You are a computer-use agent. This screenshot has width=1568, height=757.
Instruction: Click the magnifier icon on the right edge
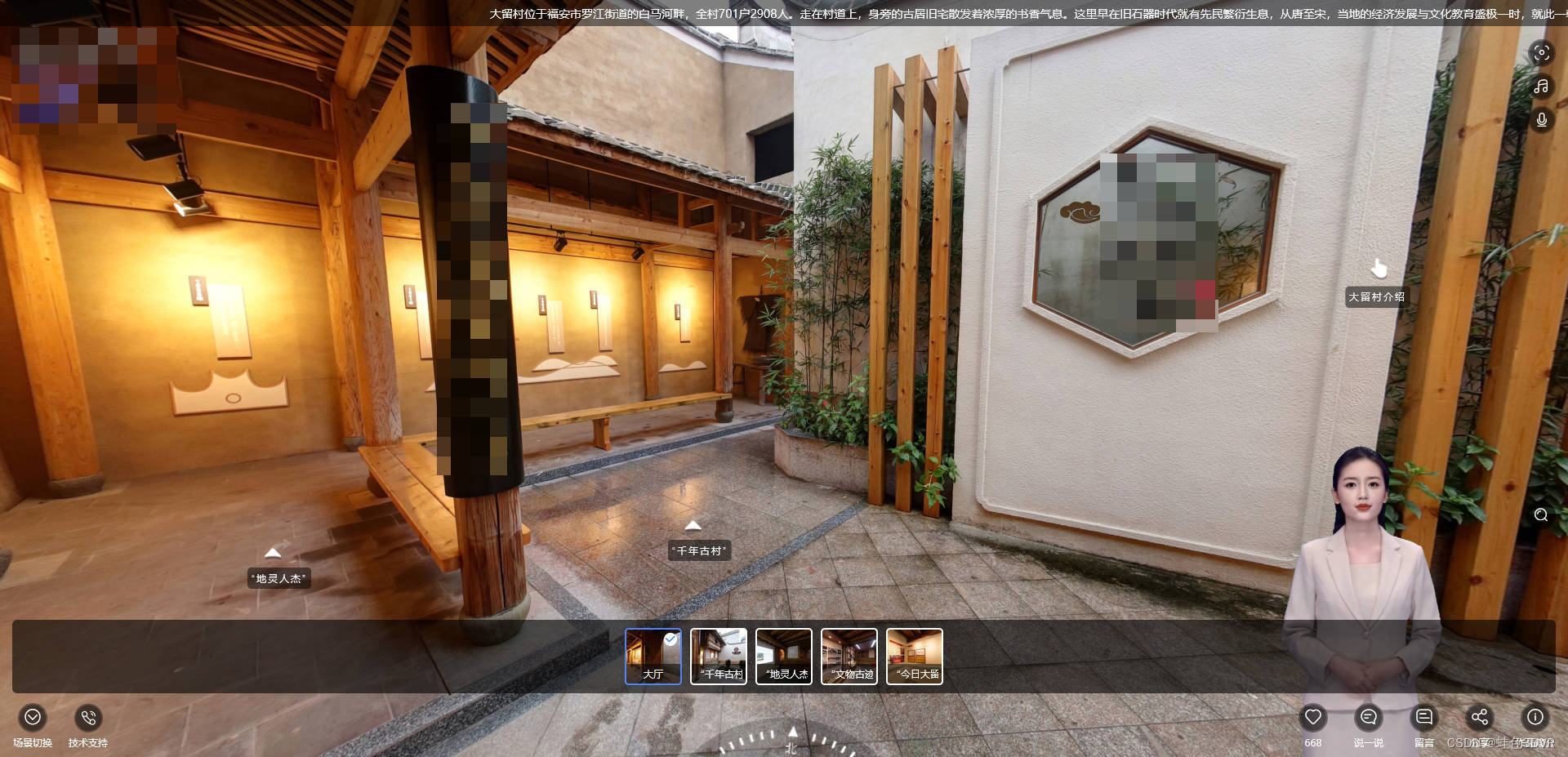(1541, 514)
